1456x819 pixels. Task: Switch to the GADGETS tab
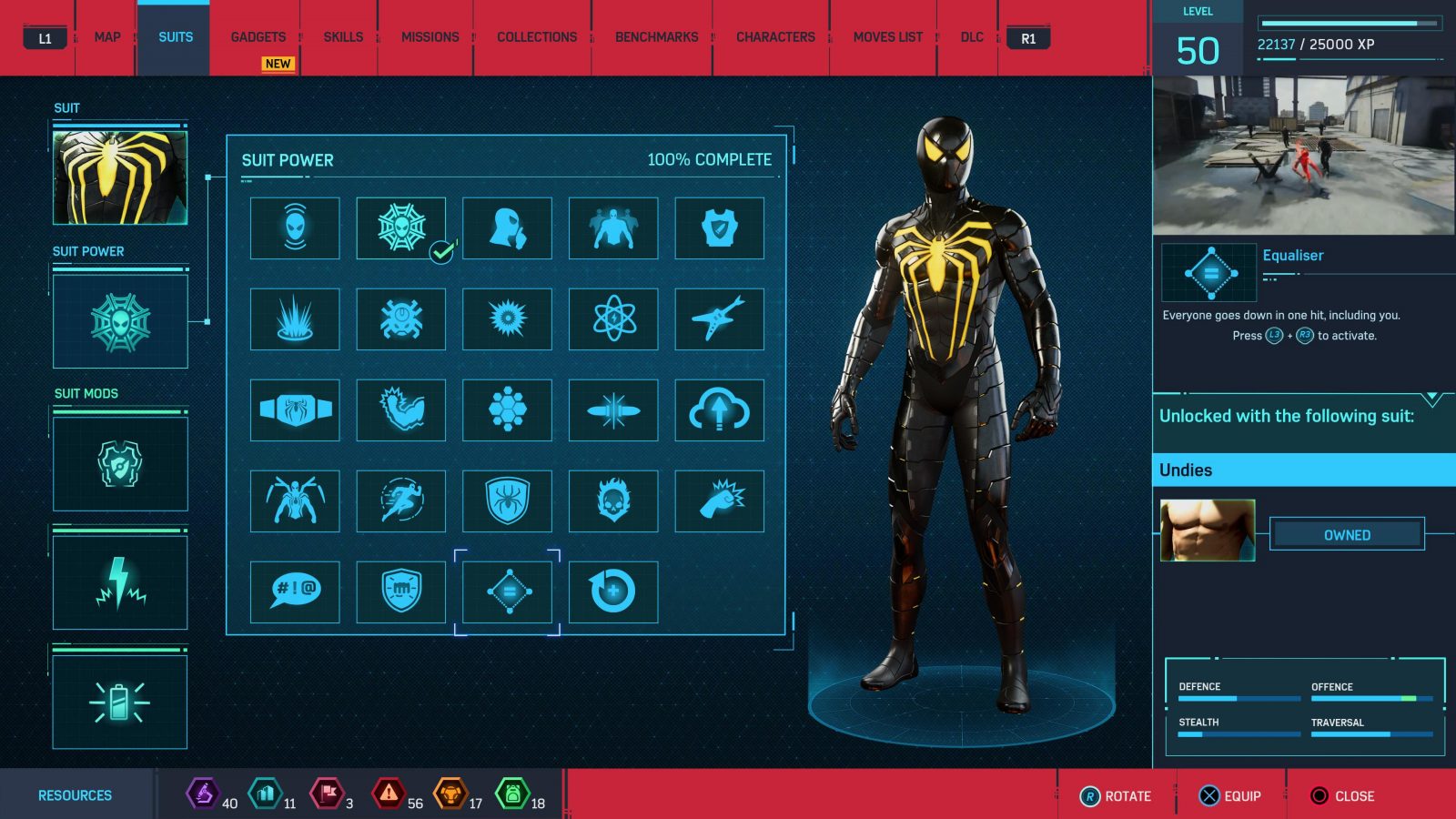tap(258, 36)
